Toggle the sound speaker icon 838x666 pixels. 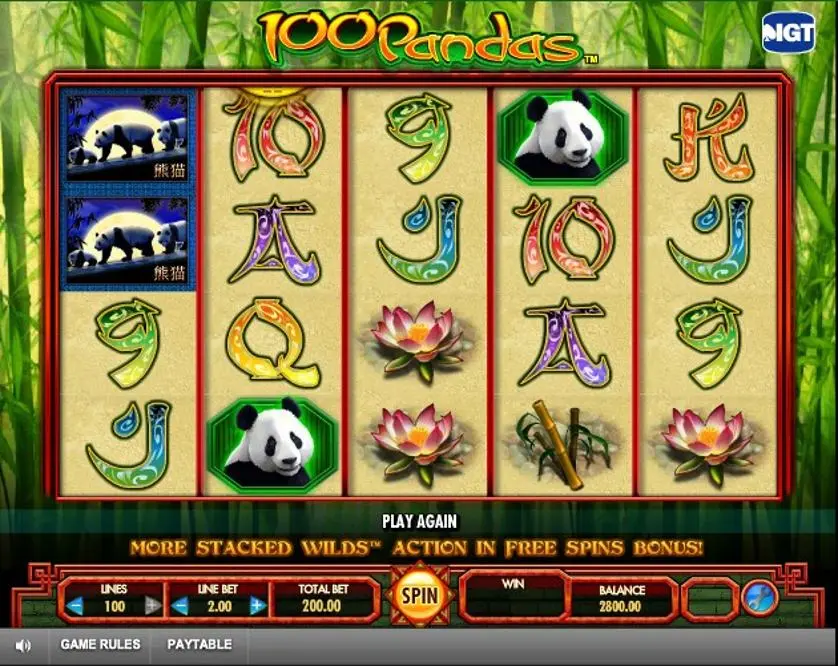pyautogui.click(x=24, y=645)
